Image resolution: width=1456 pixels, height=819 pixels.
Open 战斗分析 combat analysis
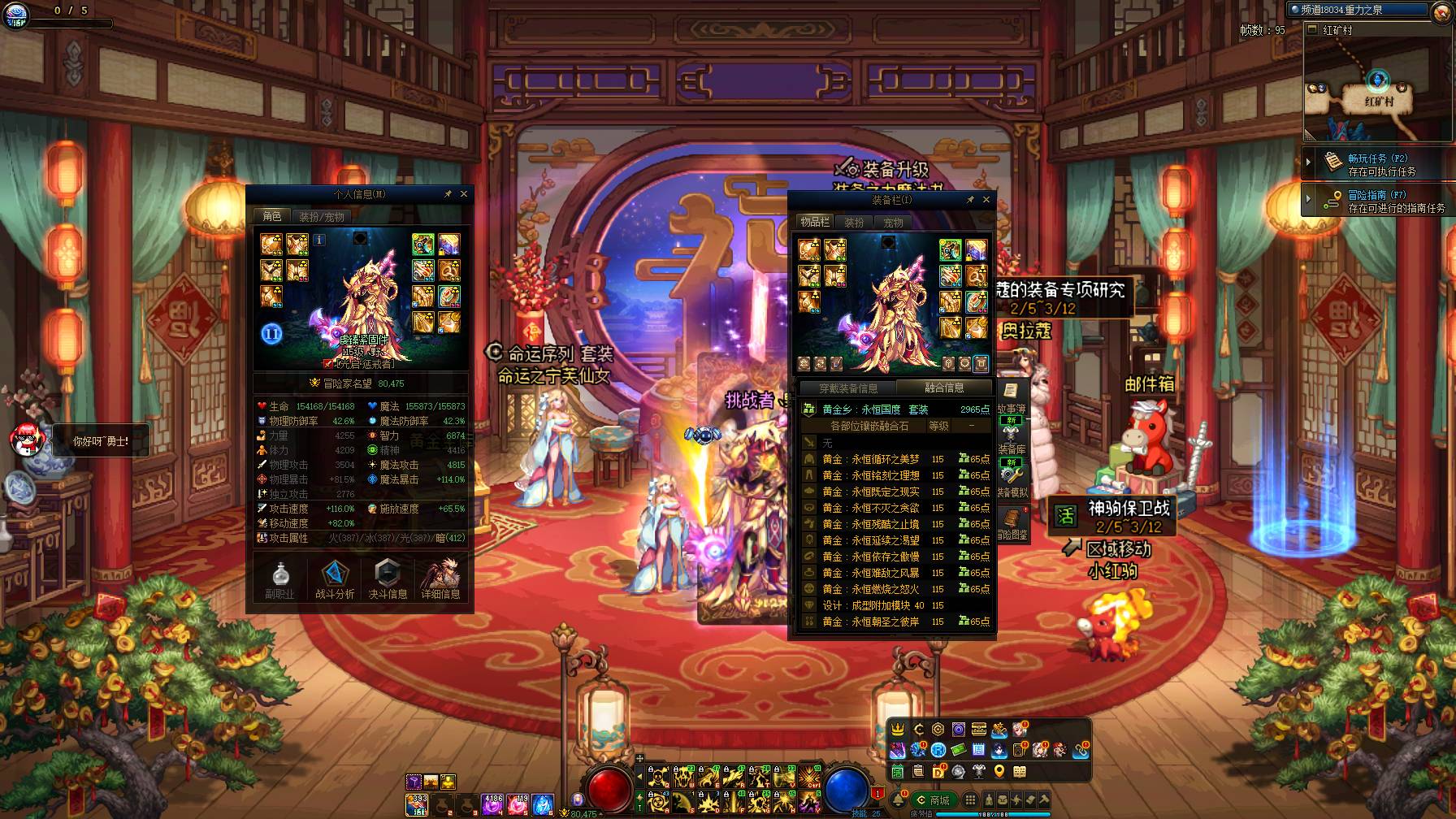pyautogui.click(x=334, y=579)
